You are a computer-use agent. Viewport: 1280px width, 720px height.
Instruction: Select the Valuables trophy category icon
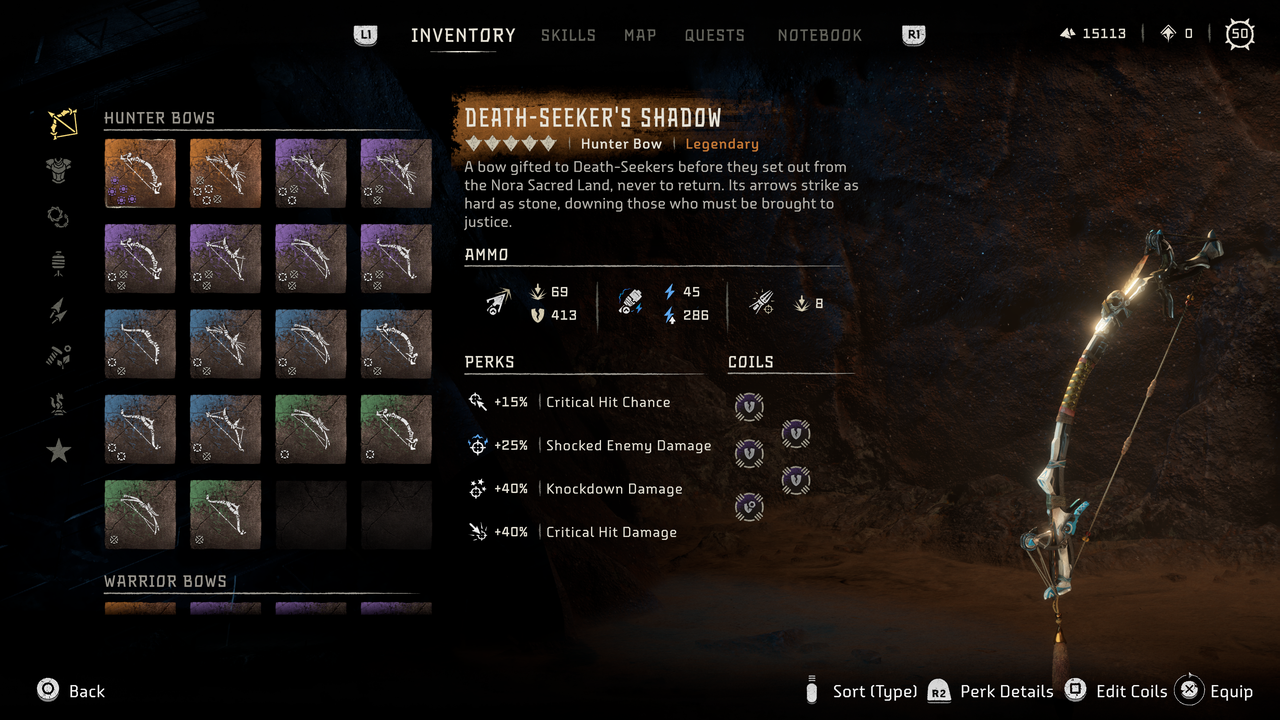coord(57,403)
